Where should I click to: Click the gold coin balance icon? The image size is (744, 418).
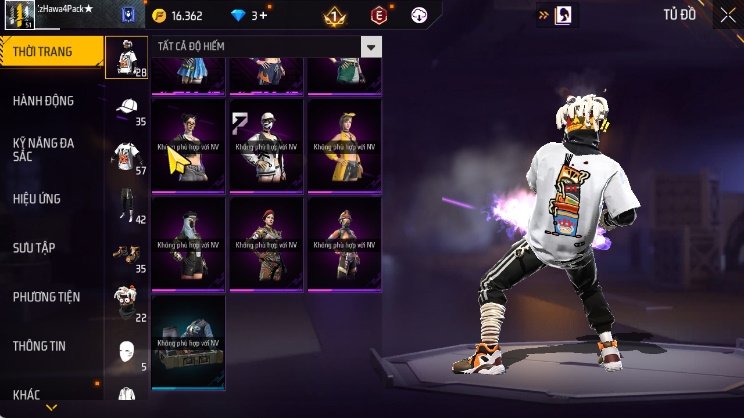[161, 16]
